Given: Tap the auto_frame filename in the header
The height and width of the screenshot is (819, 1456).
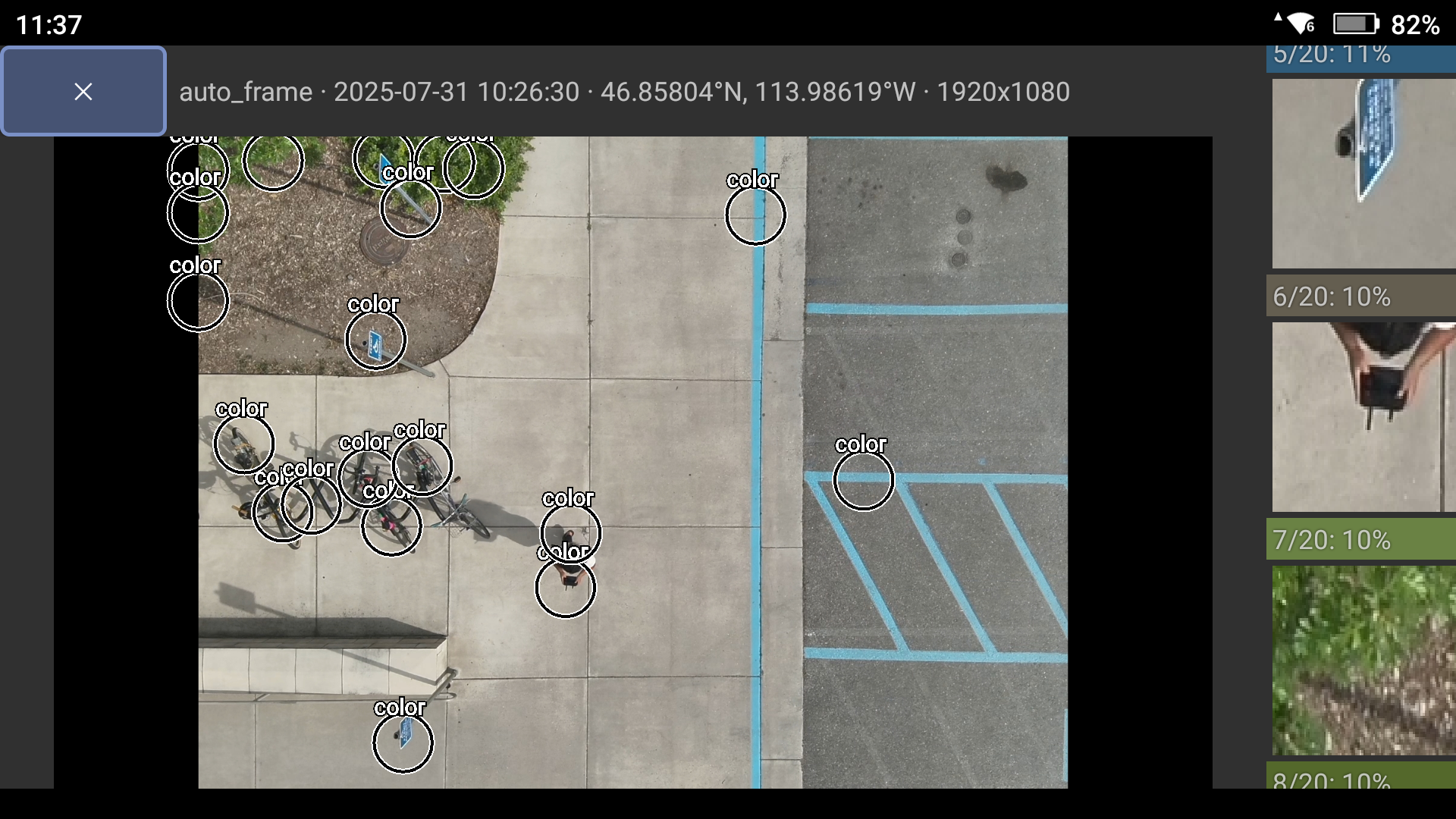Looking at the screenshot, I should coord(244,91).
